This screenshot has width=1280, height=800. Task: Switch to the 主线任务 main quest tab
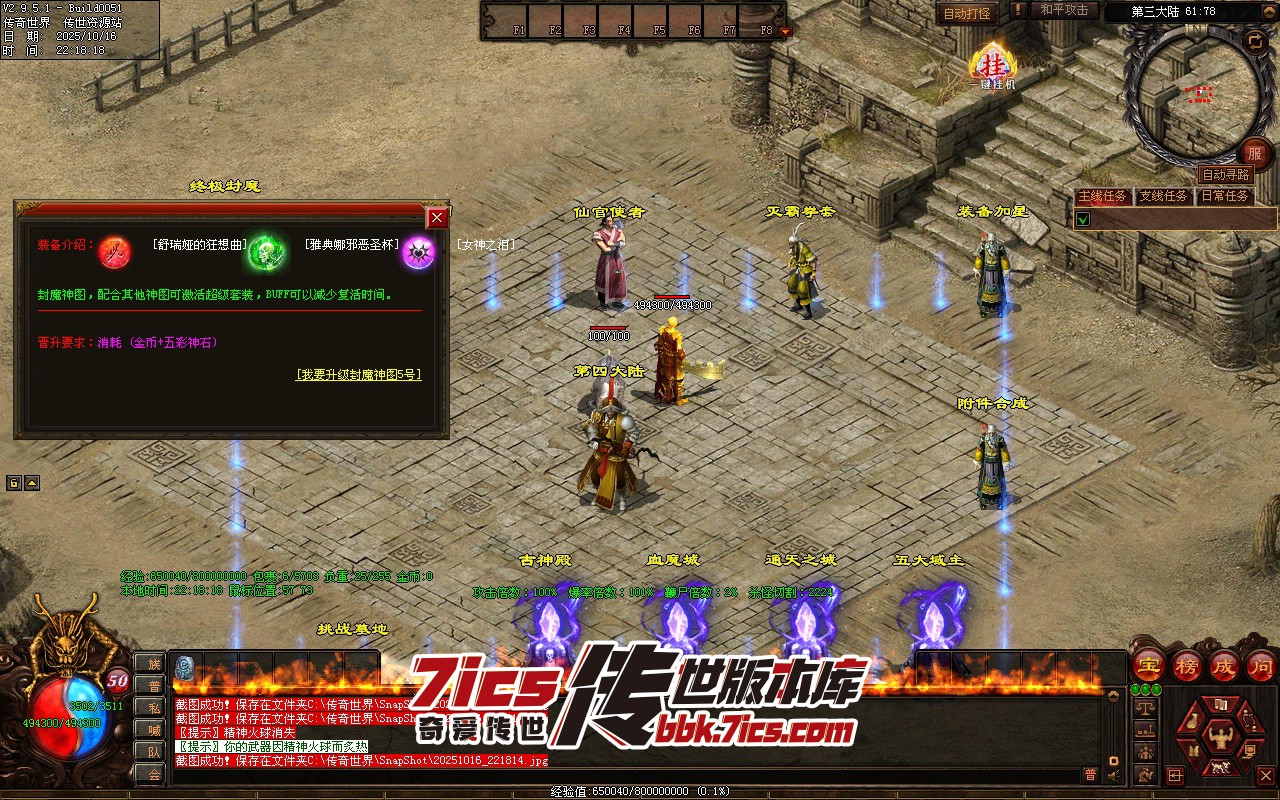(x=1103, y=196)
